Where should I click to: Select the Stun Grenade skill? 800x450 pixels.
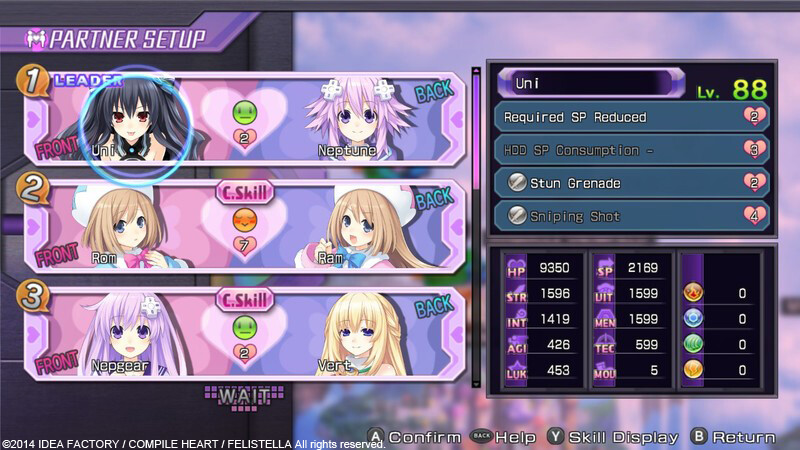tap(630, 183)
